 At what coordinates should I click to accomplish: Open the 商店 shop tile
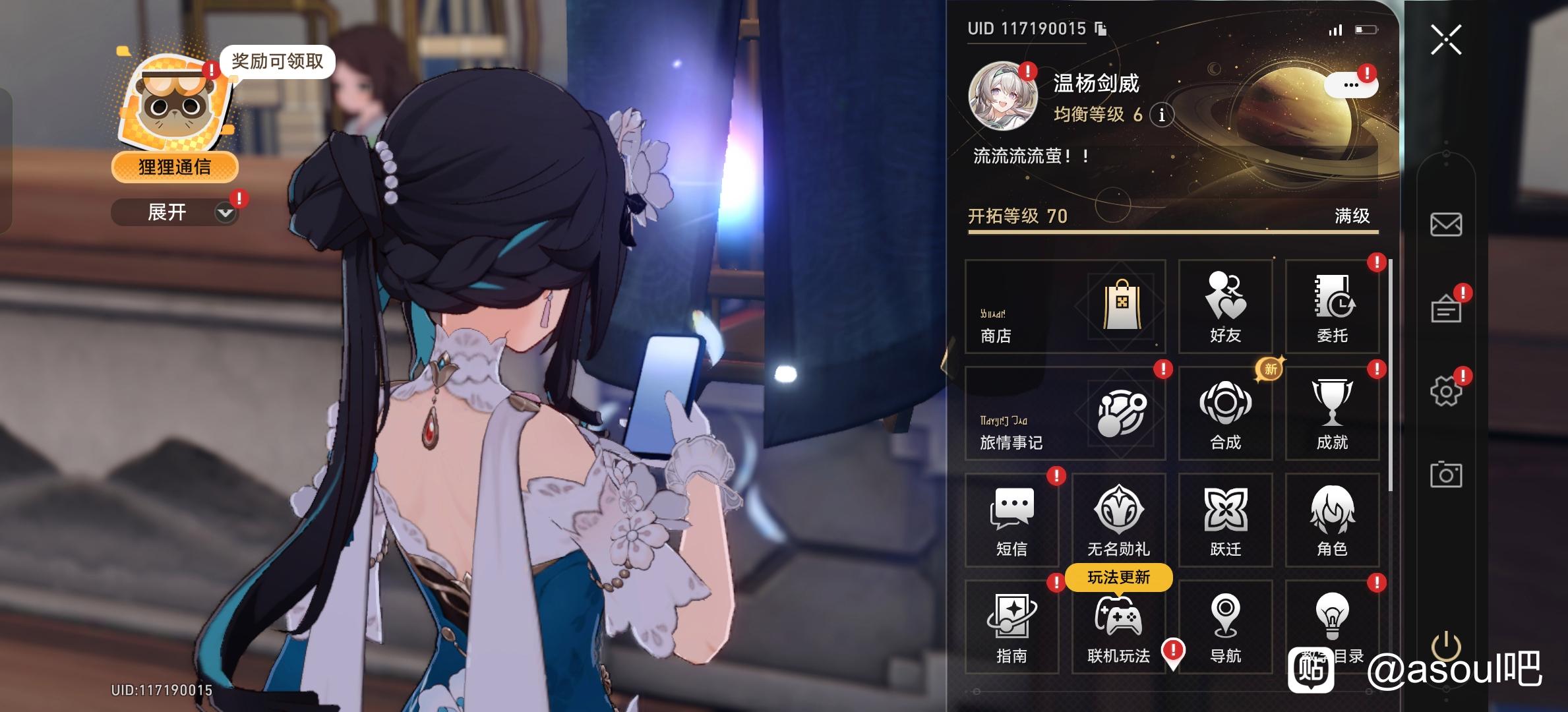click(x=1065, y=307)
